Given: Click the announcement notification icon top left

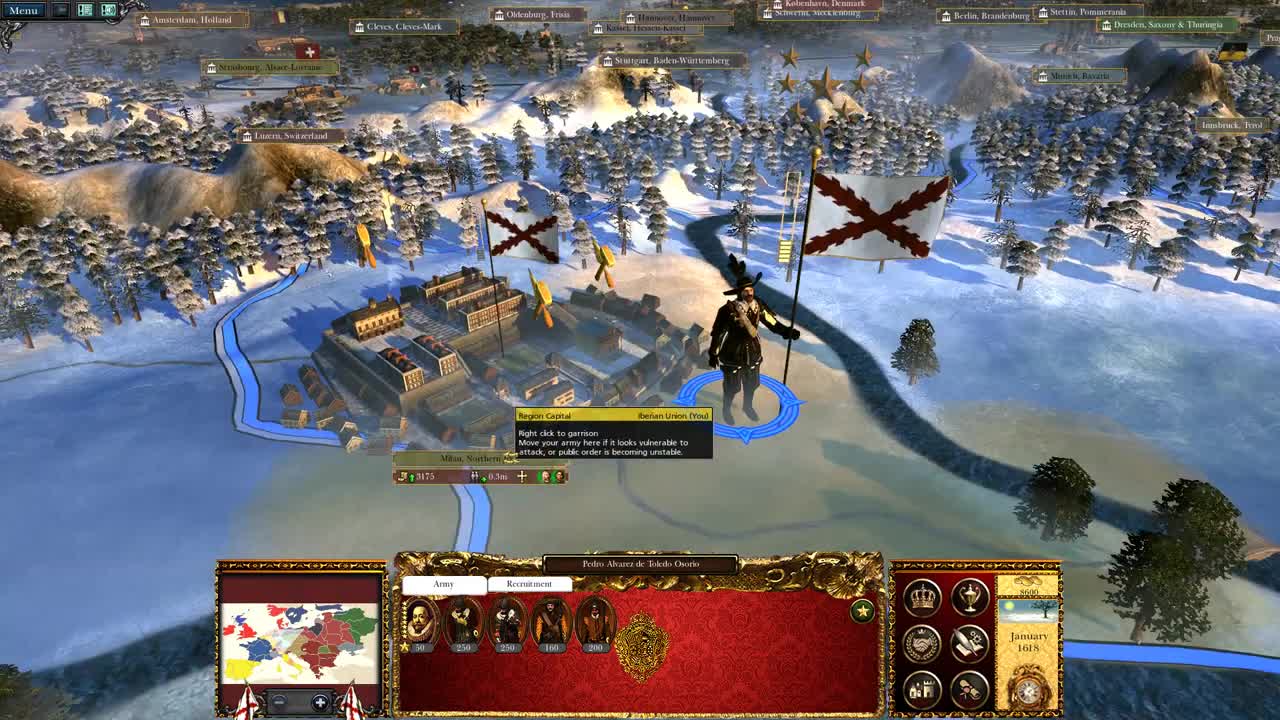Looking at the screenshot, I should tap(107, 10).
